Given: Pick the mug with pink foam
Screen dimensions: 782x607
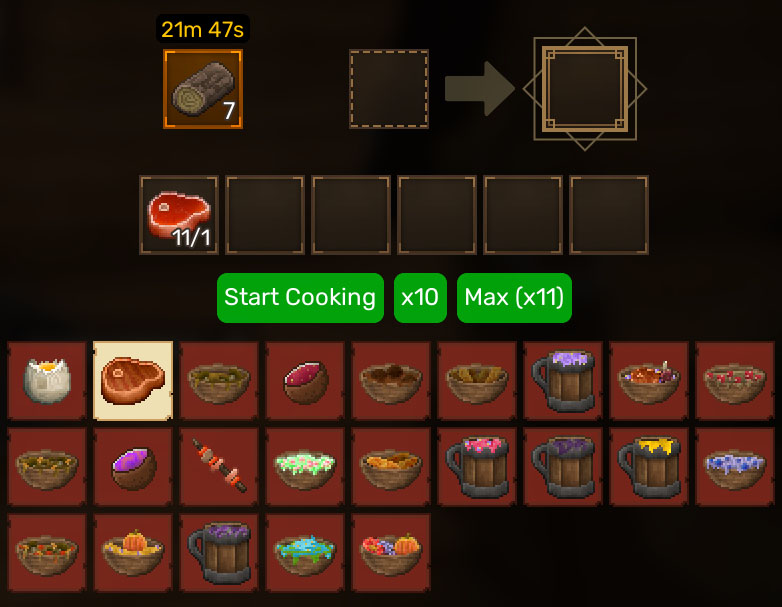Looking at the screenshot, I should (477, 467).
